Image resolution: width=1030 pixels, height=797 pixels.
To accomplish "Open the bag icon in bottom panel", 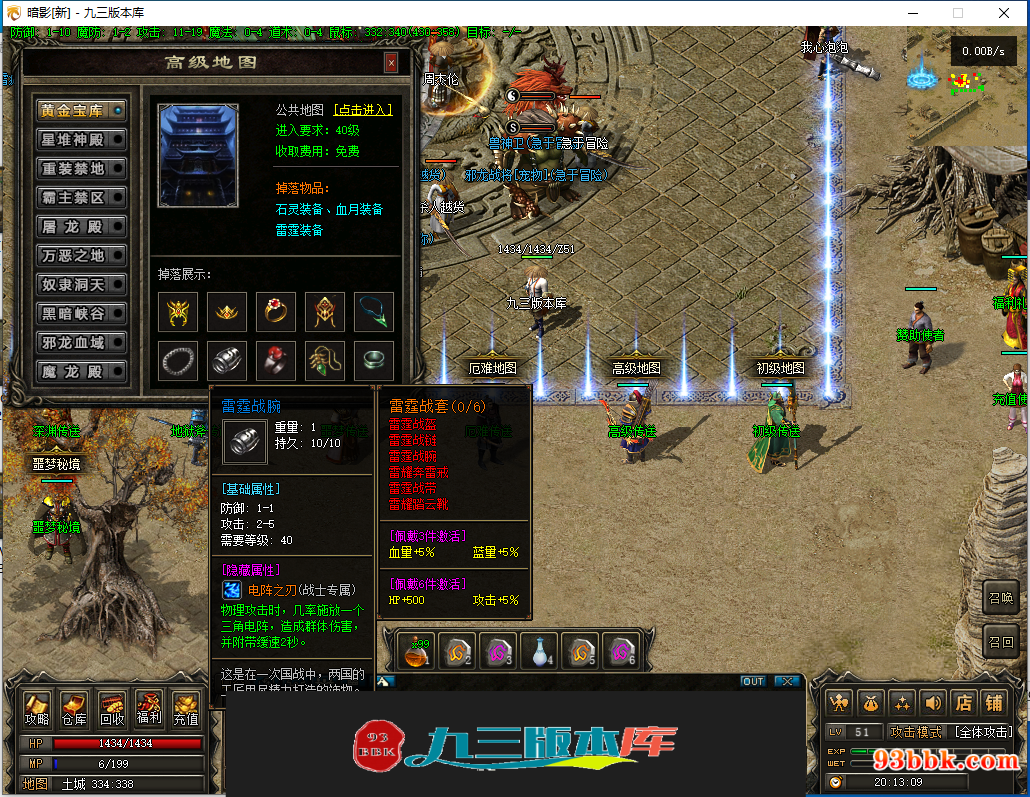I will (x=871, y=703).
